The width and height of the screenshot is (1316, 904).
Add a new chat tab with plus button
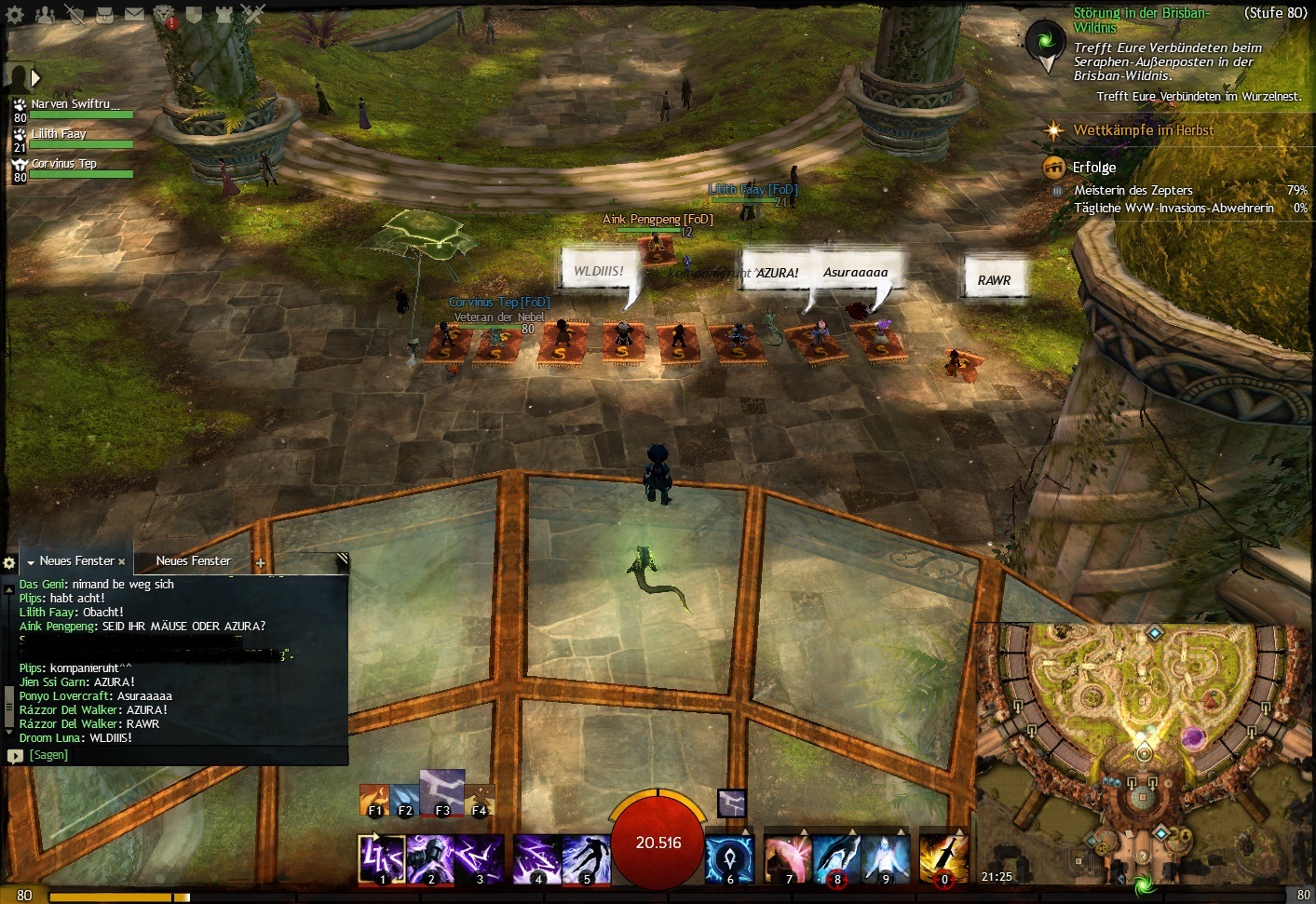click(x=261, y=562)
